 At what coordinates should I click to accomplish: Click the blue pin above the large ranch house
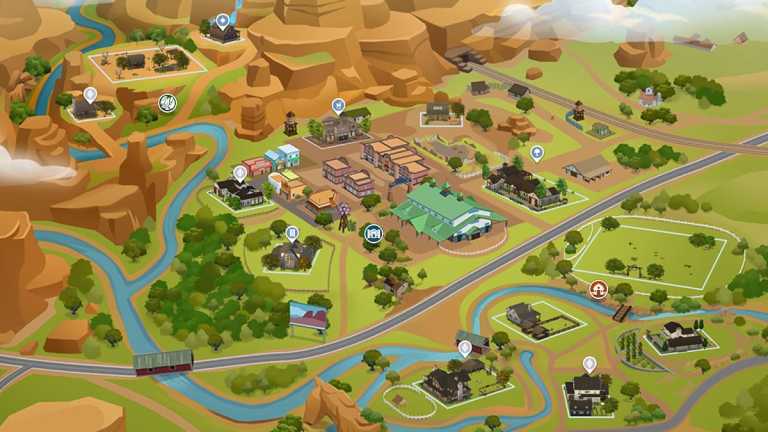(x=537, y=153)
